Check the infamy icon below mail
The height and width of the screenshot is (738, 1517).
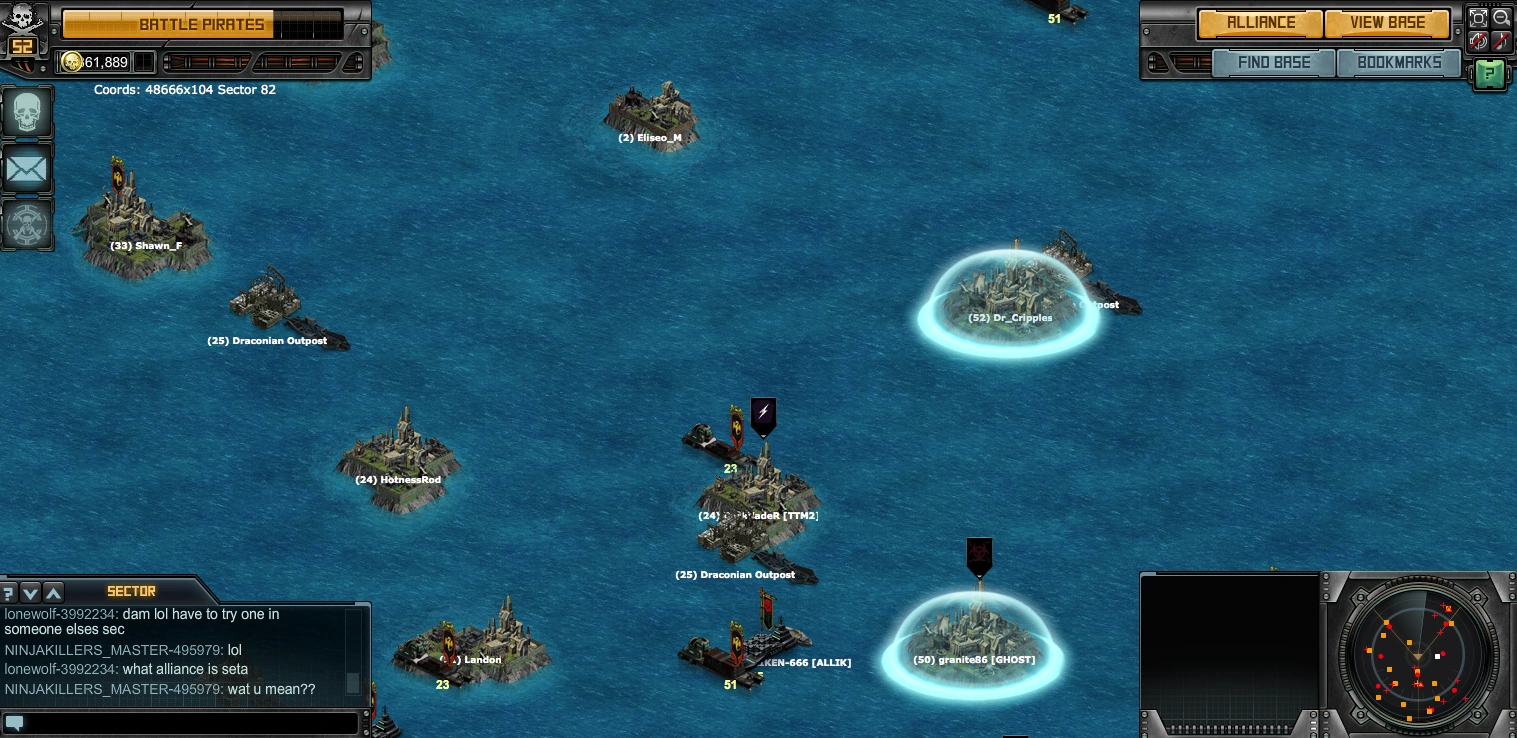(x=26, y=225)
